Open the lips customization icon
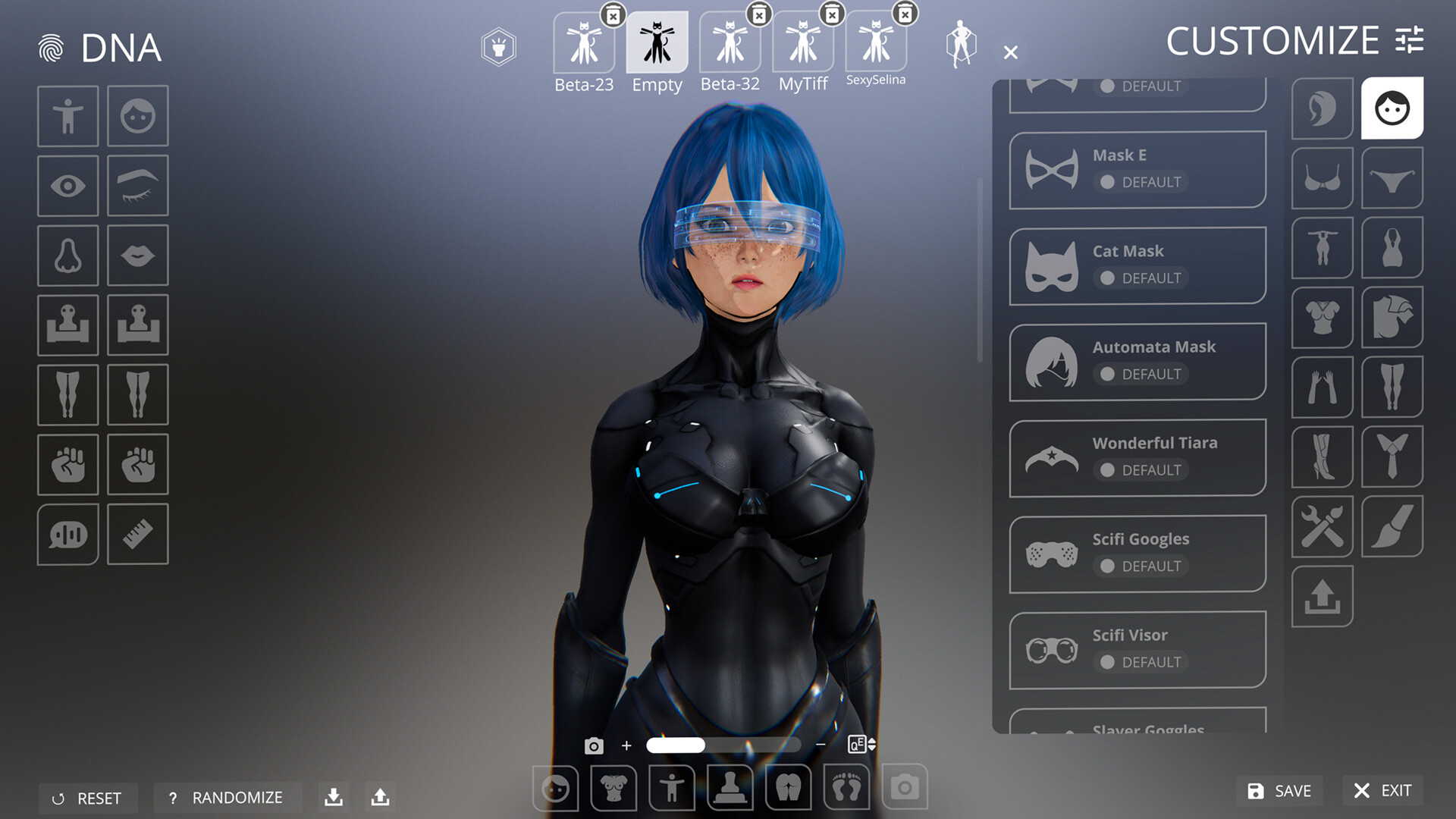The width and height of the screenshot is (1456, 819). [137, 256]
